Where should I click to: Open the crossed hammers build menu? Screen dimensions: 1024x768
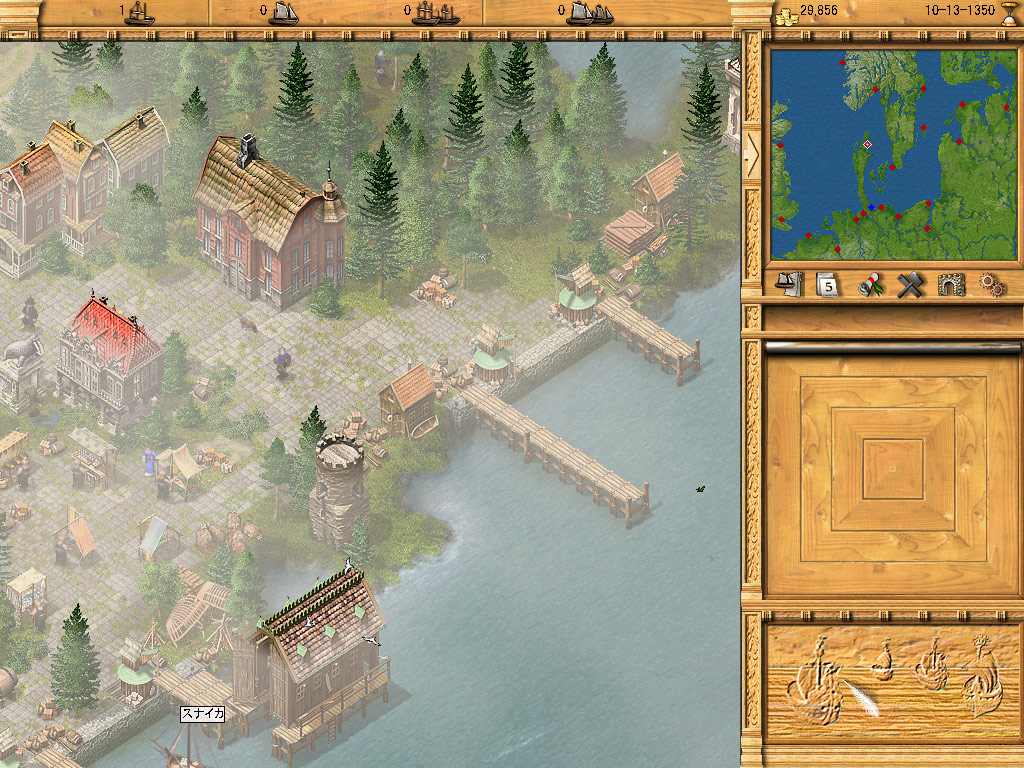pyautogui.click(x=909, y=285)
